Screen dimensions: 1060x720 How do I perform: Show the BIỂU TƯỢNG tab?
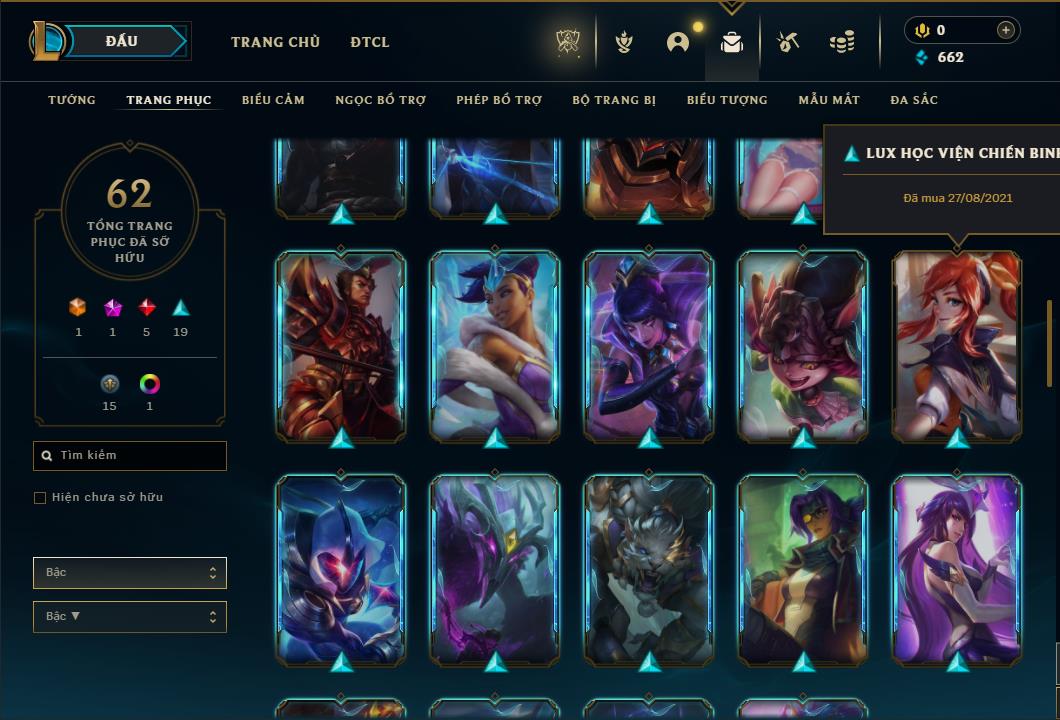(727, 100)
